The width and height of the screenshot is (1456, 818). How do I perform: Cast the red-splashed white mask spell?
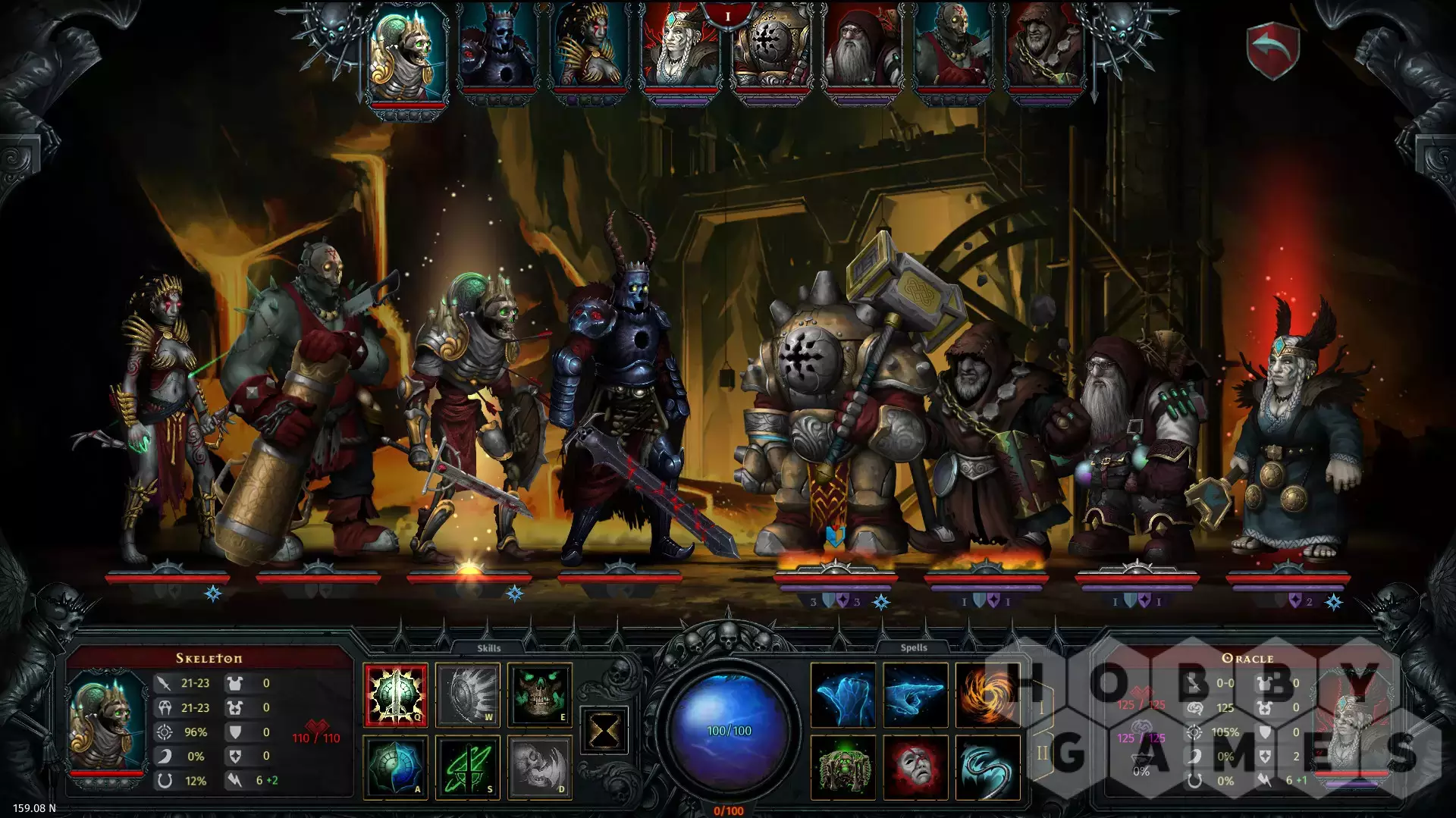tap(915, 767)
